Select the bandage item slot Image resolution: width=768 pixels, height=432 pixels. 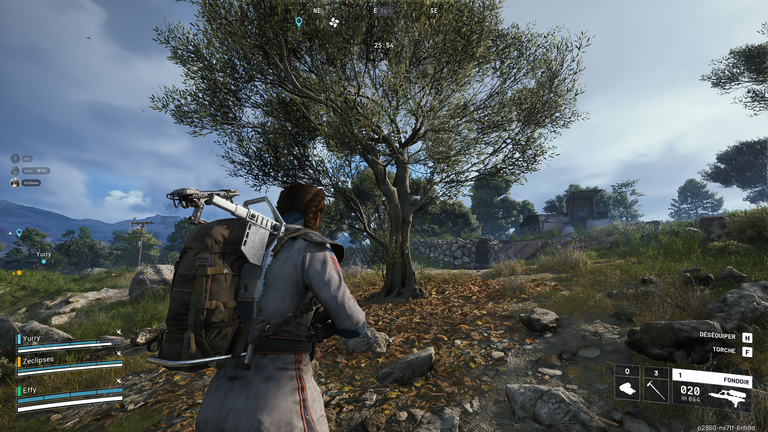point(627,386)
